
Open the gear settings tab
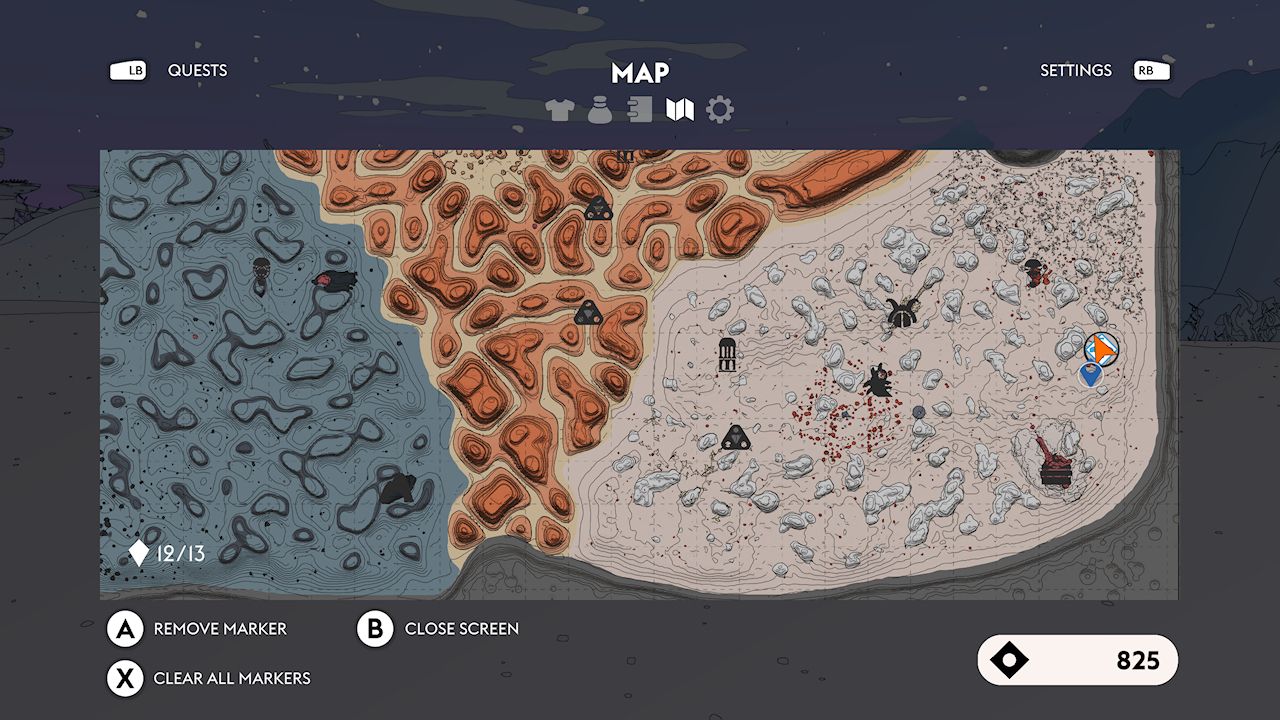point(720,110)
